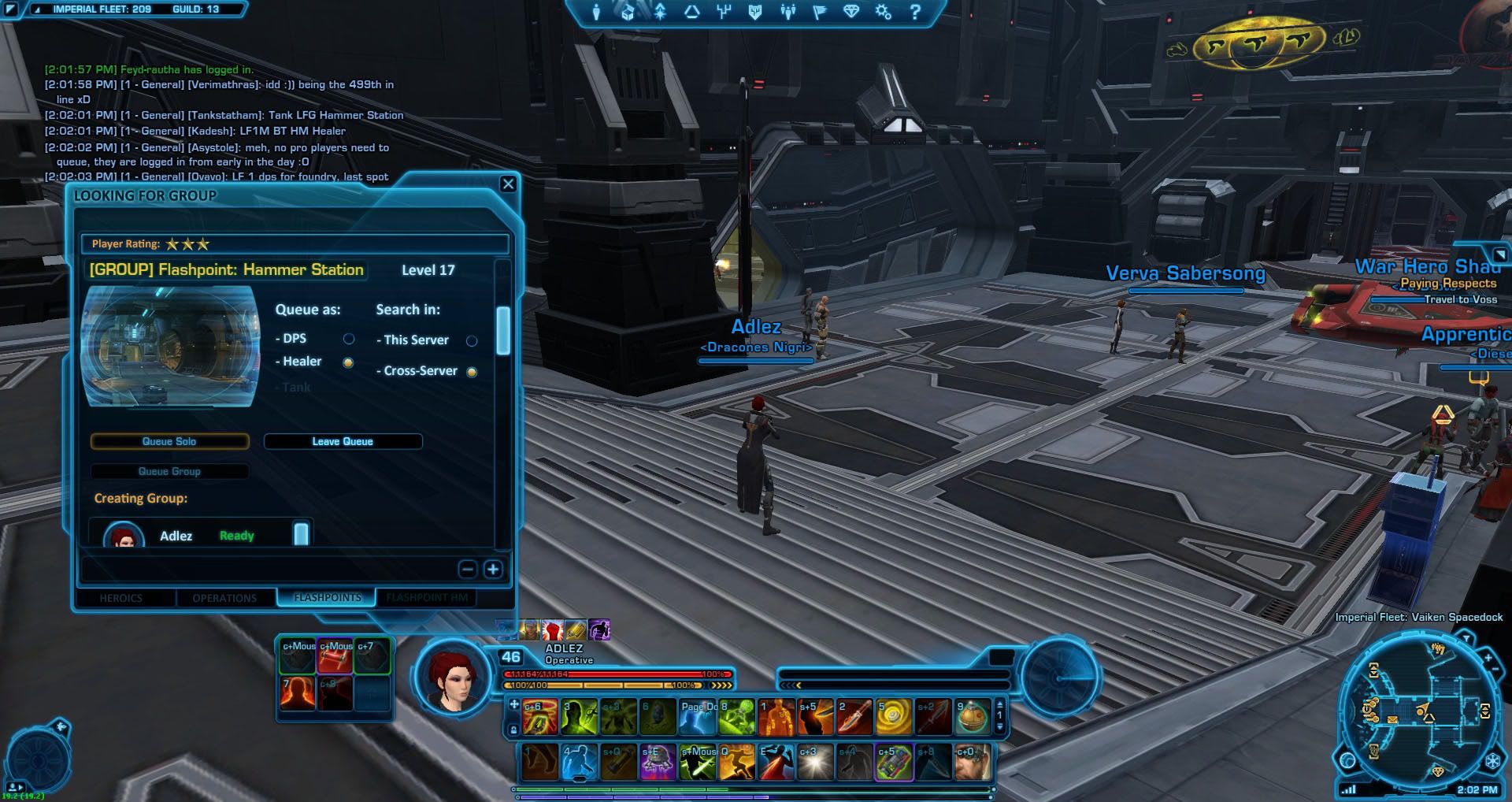Open help with the question mark icon

(915, 12)
